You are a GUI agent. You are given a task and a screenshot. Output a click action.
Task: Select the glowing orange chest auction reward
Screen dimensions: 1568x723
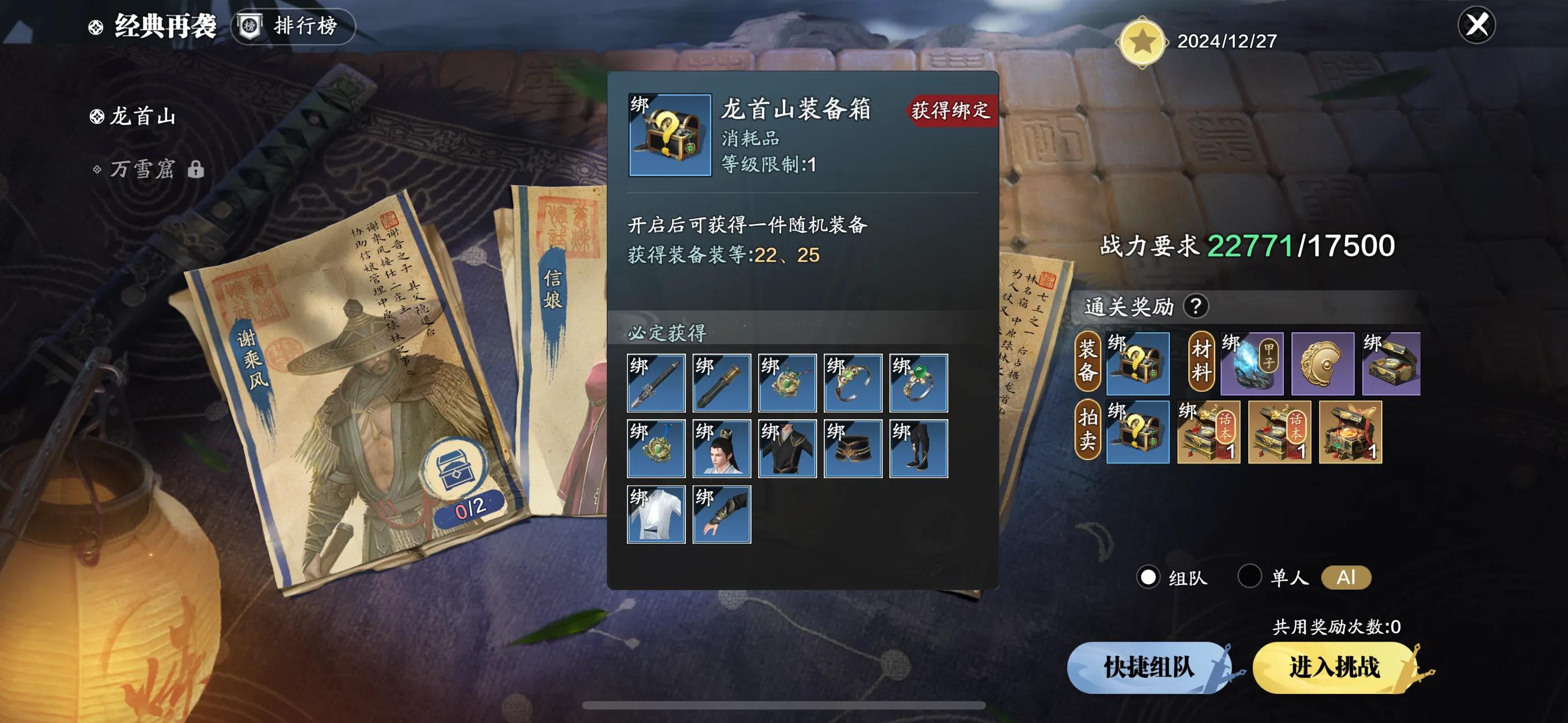coord(1350,432)
